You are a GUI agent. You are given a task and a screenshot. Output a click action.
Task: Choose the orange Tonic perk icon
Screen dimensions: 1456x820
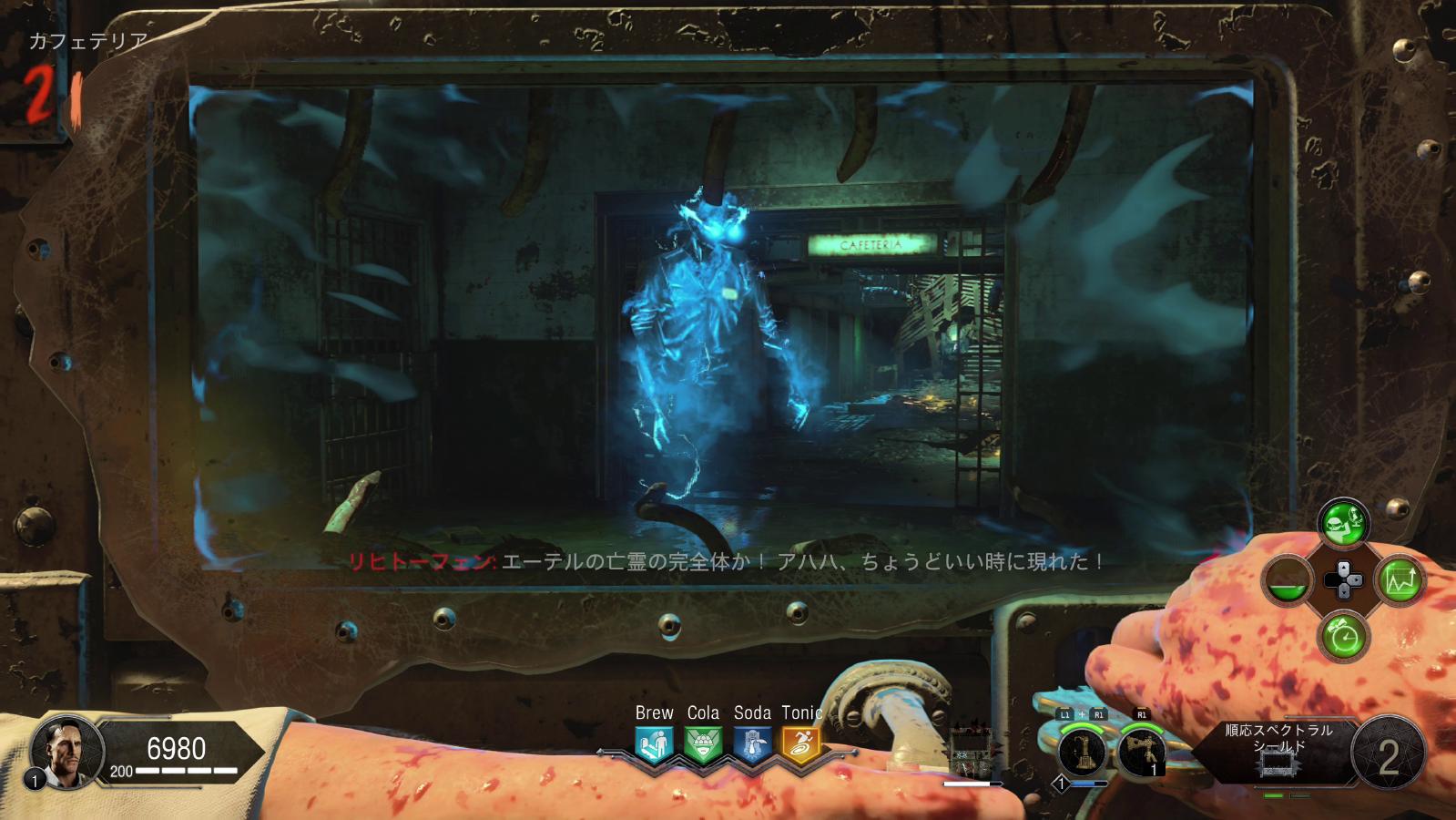800,744
